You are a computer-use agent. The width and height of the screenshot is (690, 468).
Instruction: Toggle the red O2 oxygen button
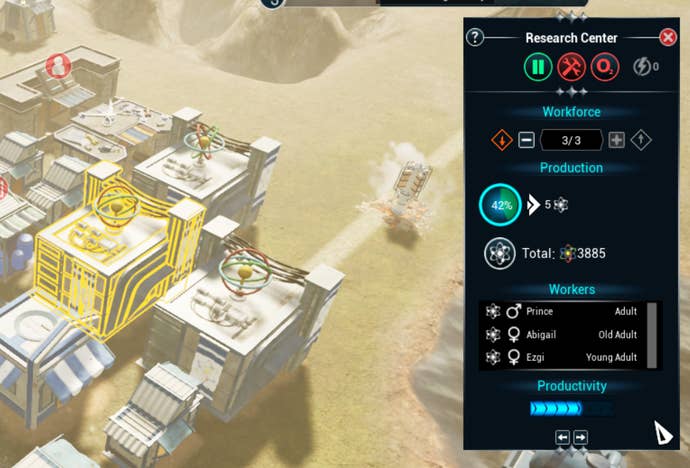(604, 67)
